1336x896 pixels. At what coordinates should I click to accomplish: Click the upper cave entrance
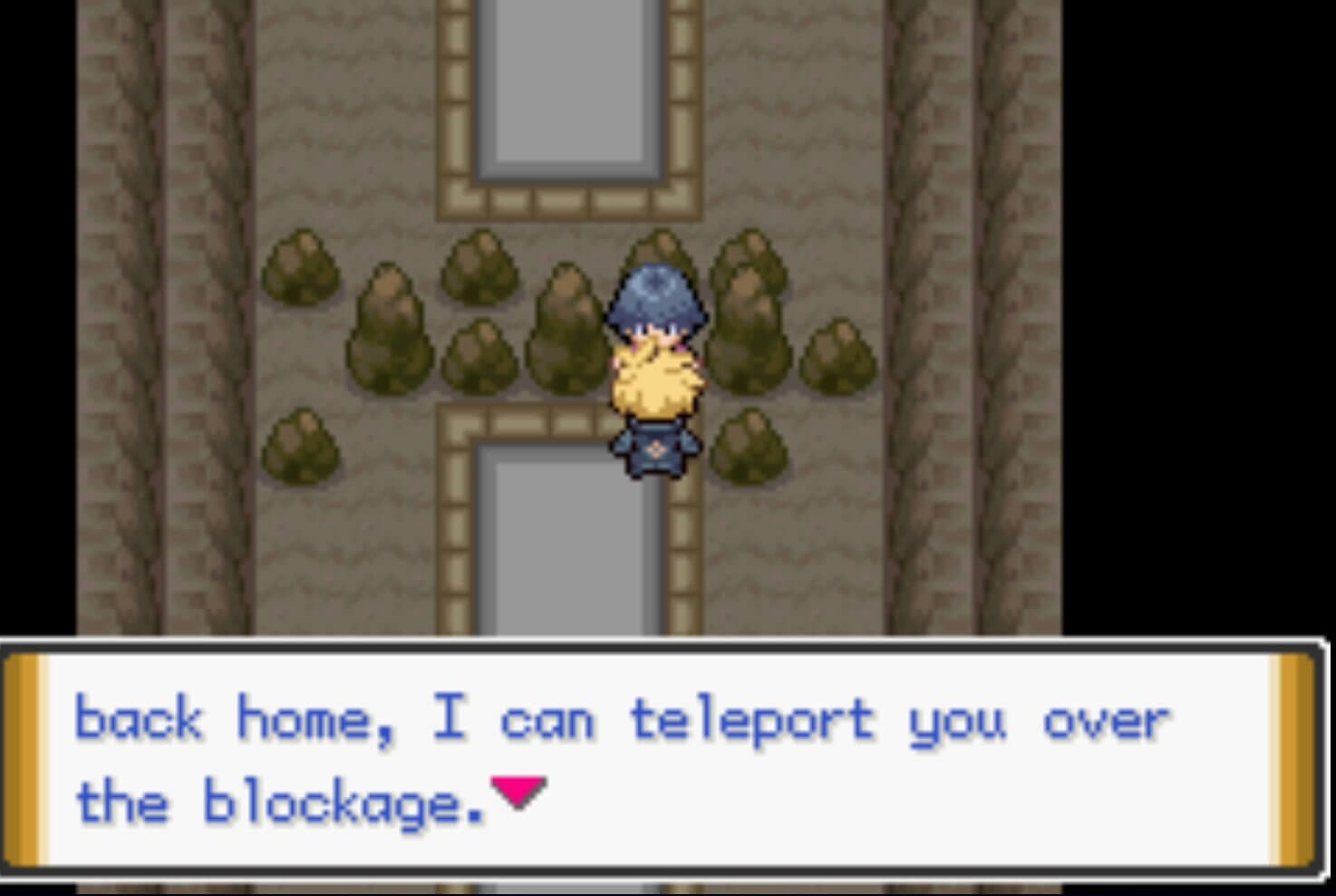click(566, 91)
